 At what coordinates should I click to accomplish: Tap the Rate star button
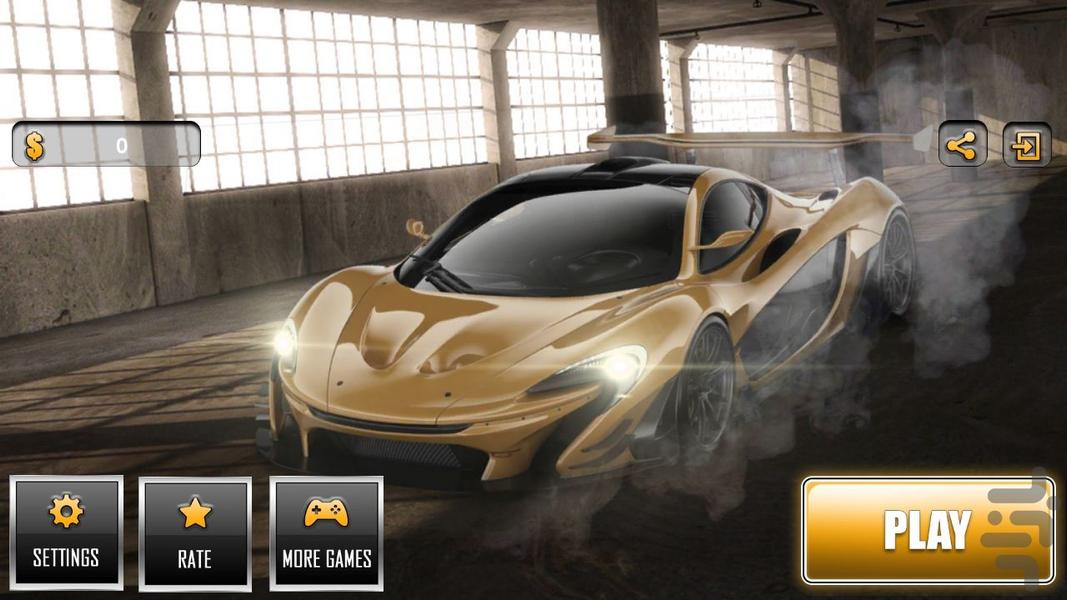point(195,533)
